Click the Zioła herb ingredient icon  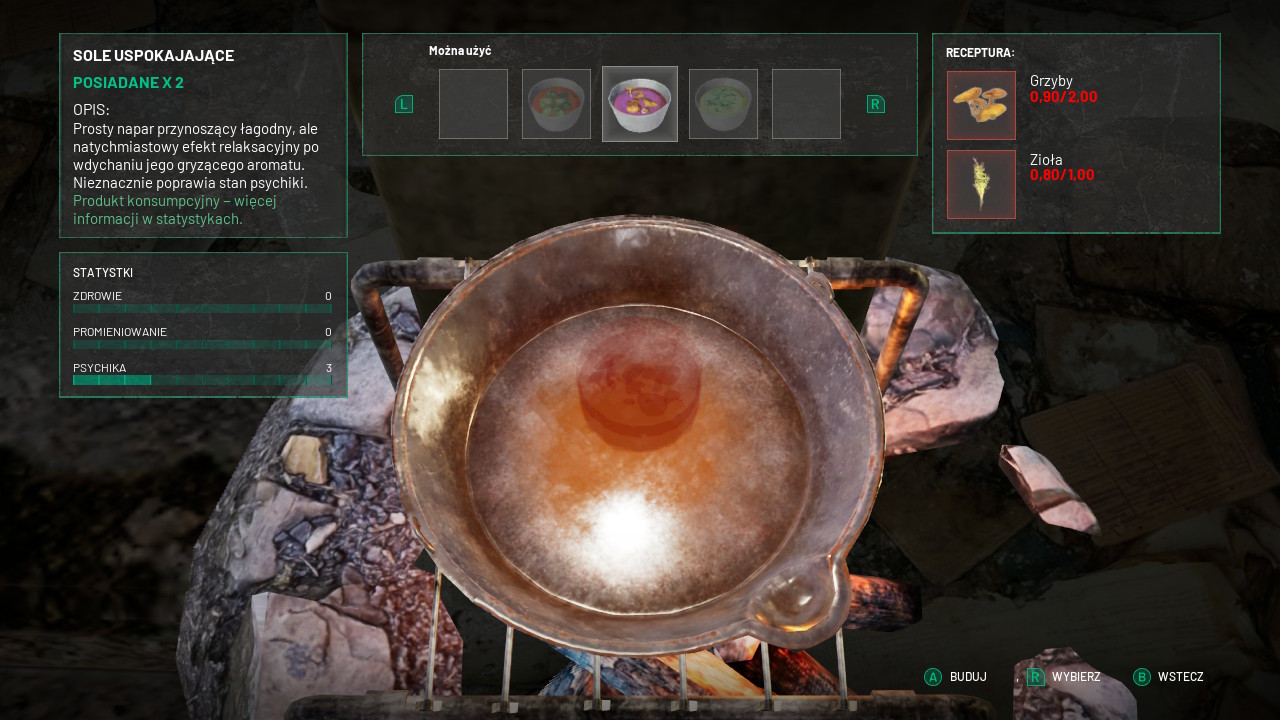click(x=981, y=184)
